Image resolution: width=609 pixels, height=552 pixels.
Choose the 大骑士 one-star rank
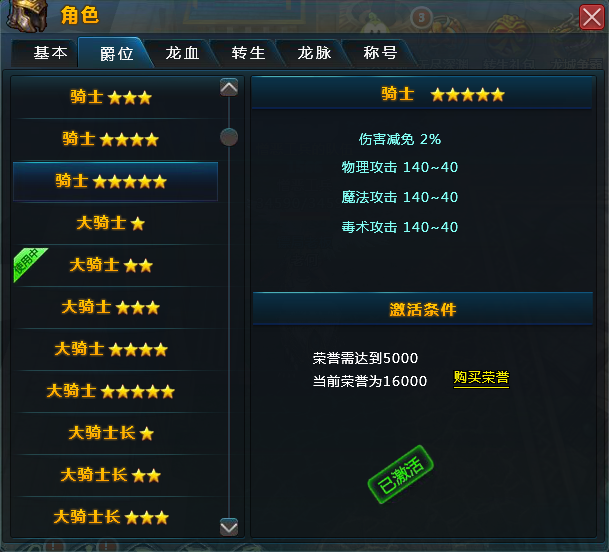111,223
